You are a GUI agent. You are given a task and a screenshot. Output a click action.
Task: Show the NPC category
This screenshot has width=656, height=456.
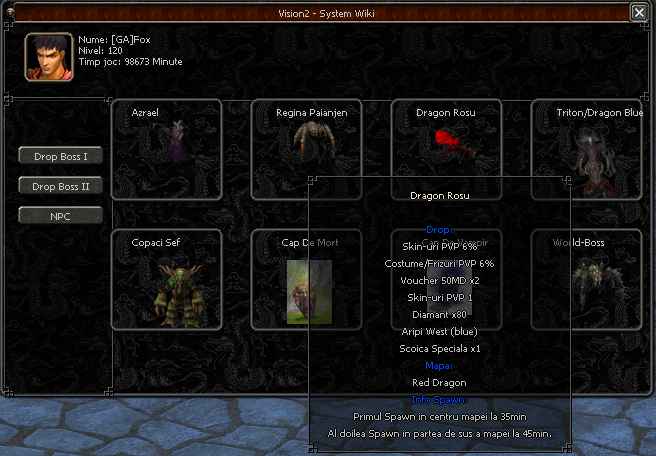click(60, 215)
